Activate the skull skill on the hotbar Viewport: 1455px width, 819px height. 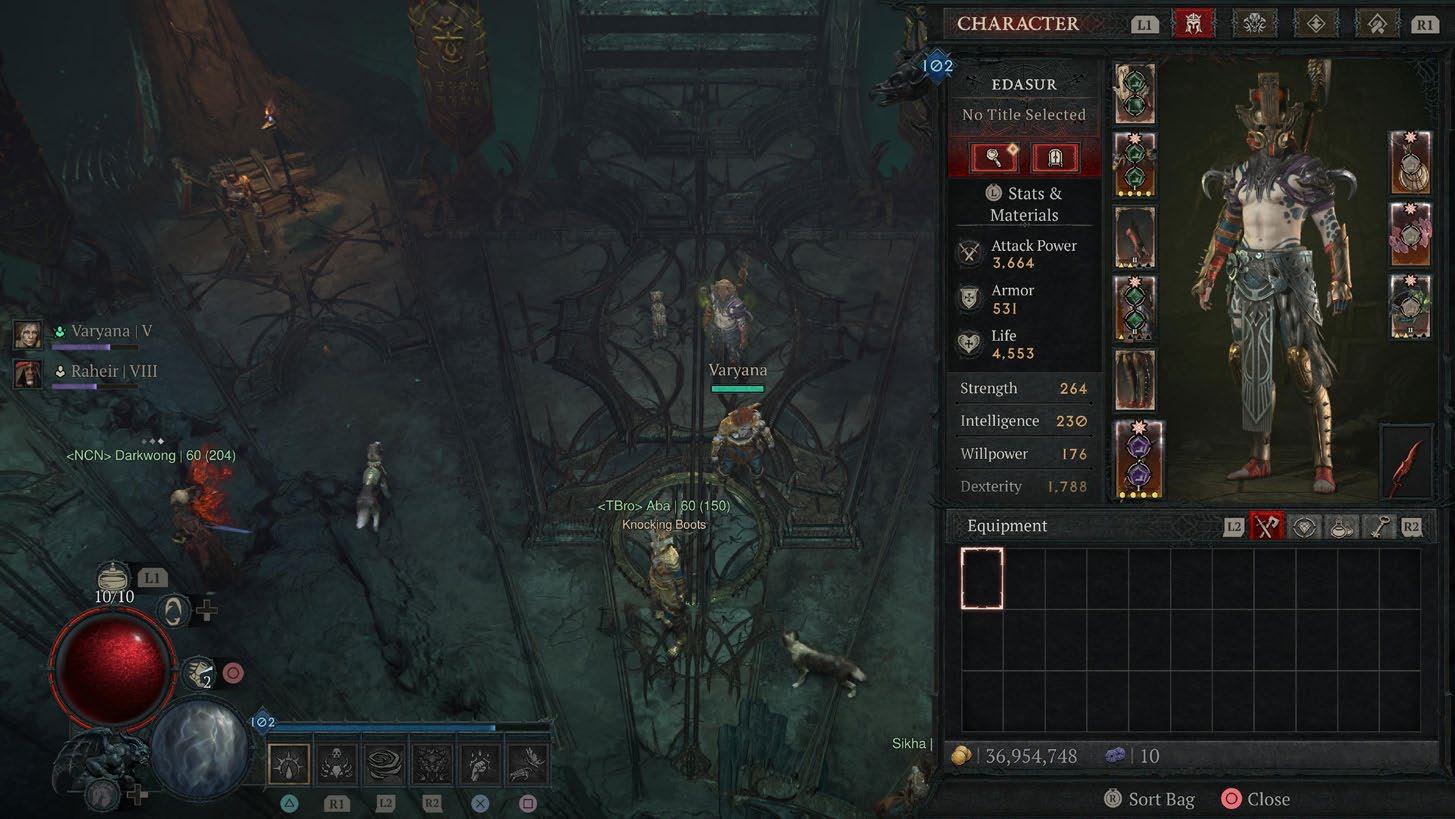coord(339,764)
